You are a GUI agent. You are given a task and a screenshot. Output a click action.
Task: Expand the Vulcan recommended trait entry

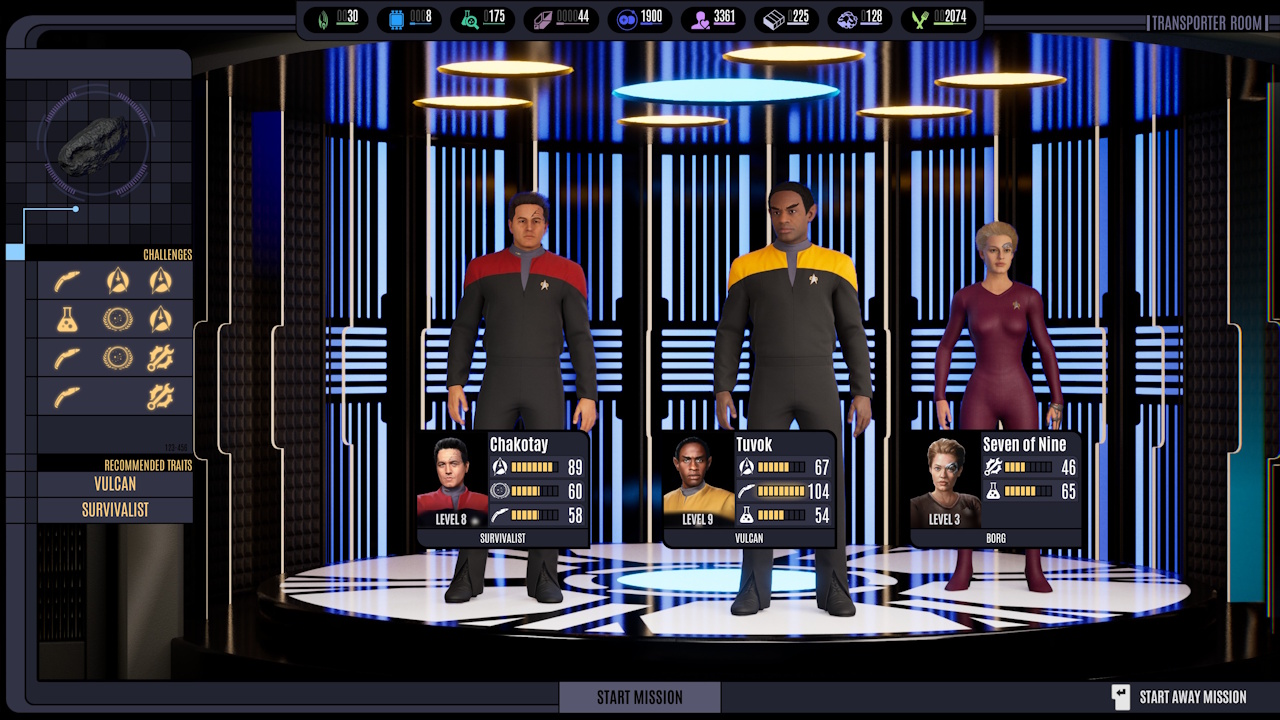click(x=113, y=484)
